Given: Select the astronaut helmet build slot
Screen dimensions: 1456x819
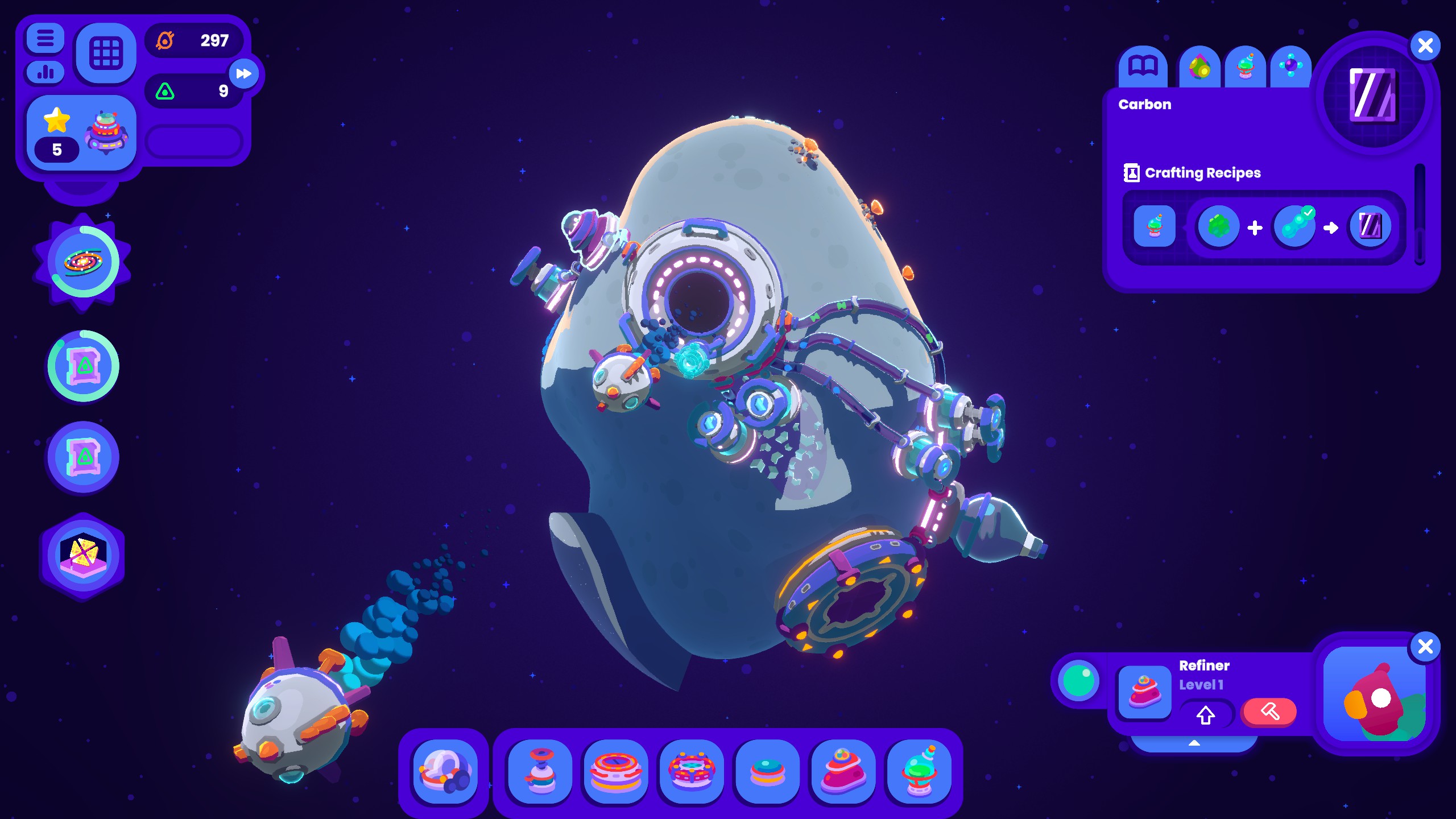Looking at the screenshot, I should click(x=445, y=771).
